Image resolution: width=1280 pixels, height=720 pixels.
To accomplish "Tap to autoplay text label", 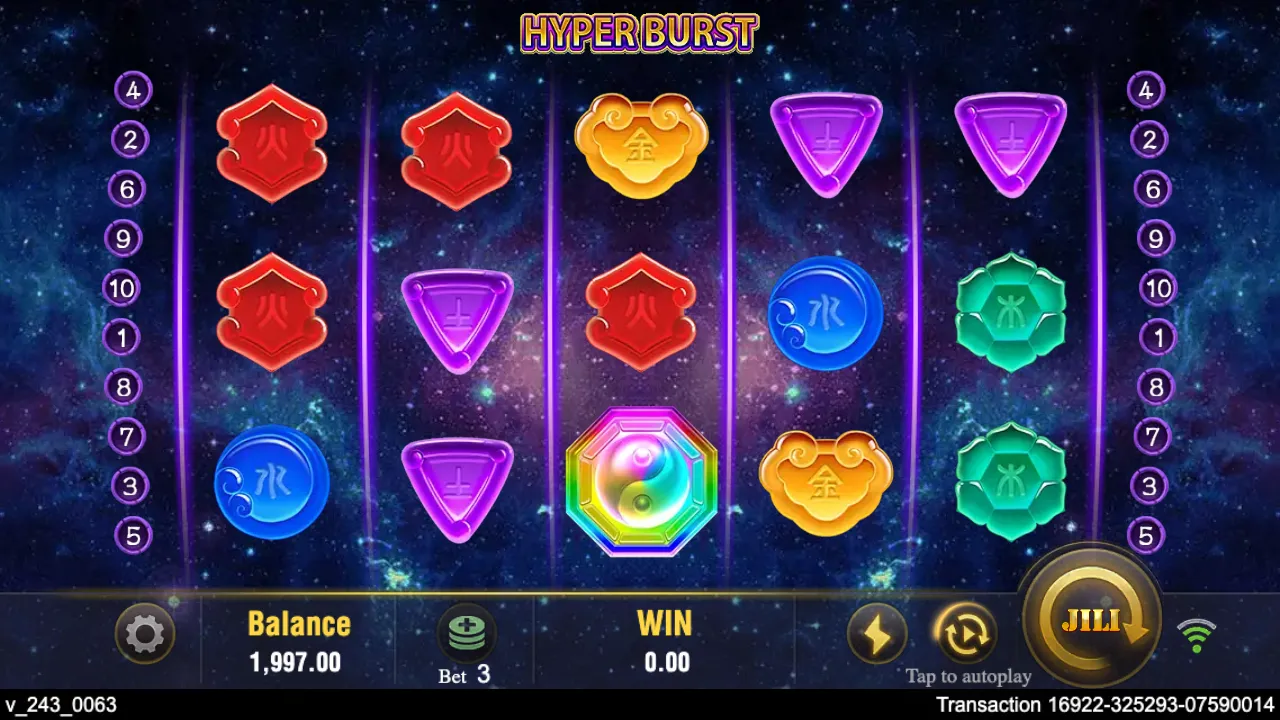I will (966, 676).
